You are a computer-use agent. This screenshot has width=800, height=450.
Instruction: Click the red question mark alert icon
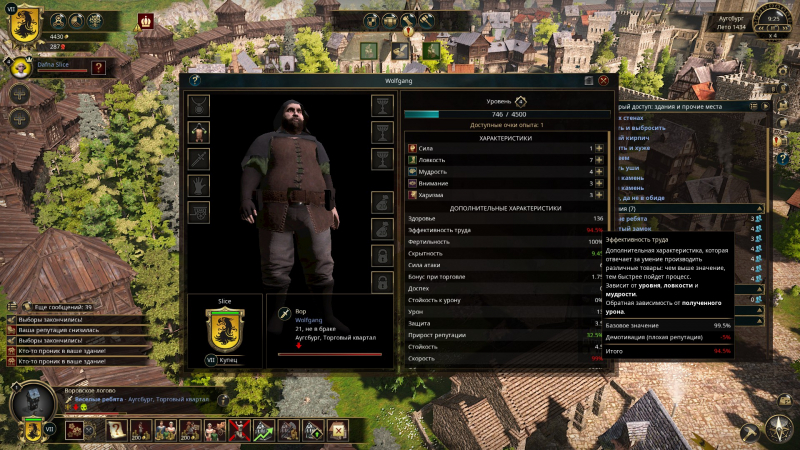click(97, 68)
